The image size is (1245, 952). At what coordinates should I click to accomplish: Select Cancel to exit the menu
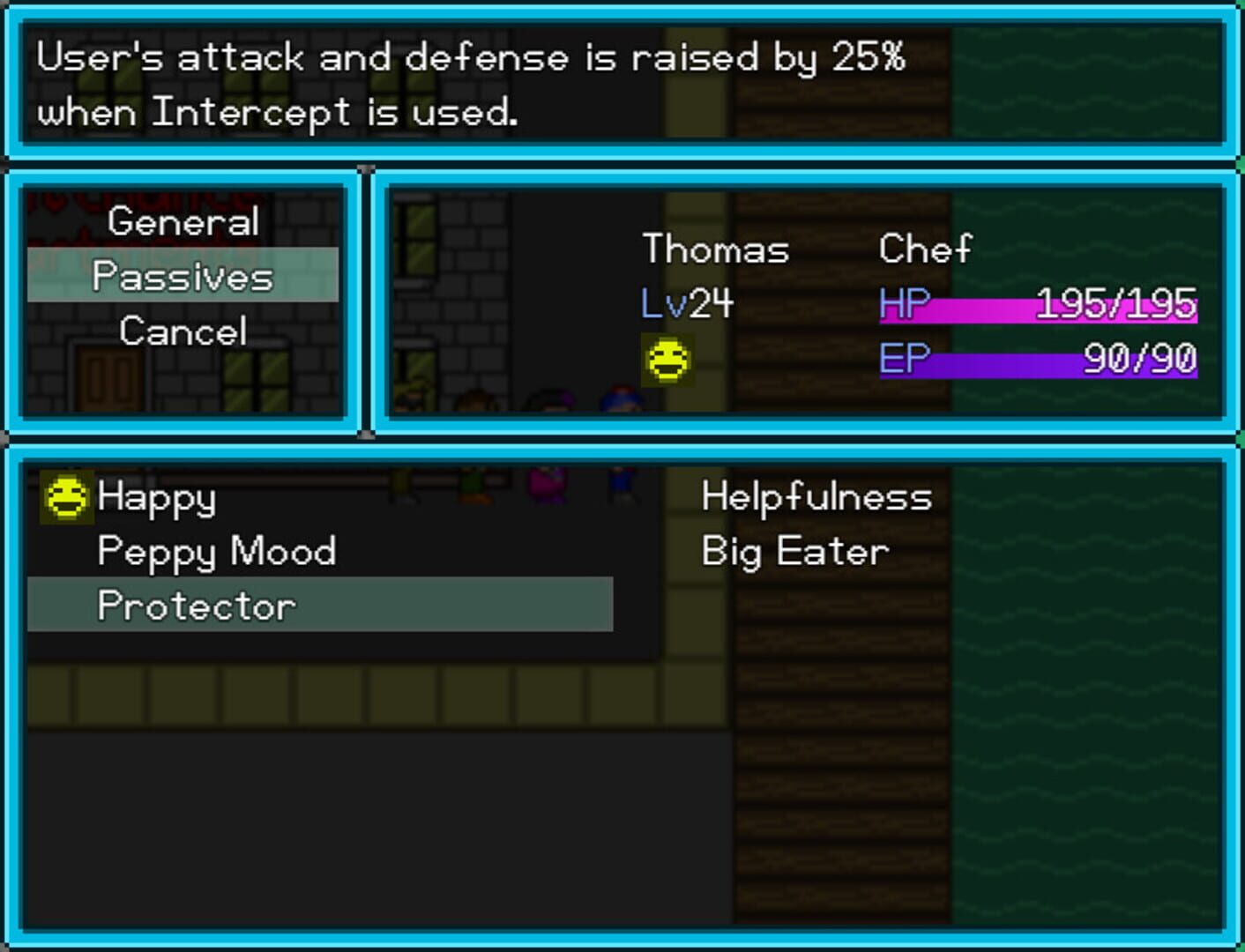[x=182, y=331]
